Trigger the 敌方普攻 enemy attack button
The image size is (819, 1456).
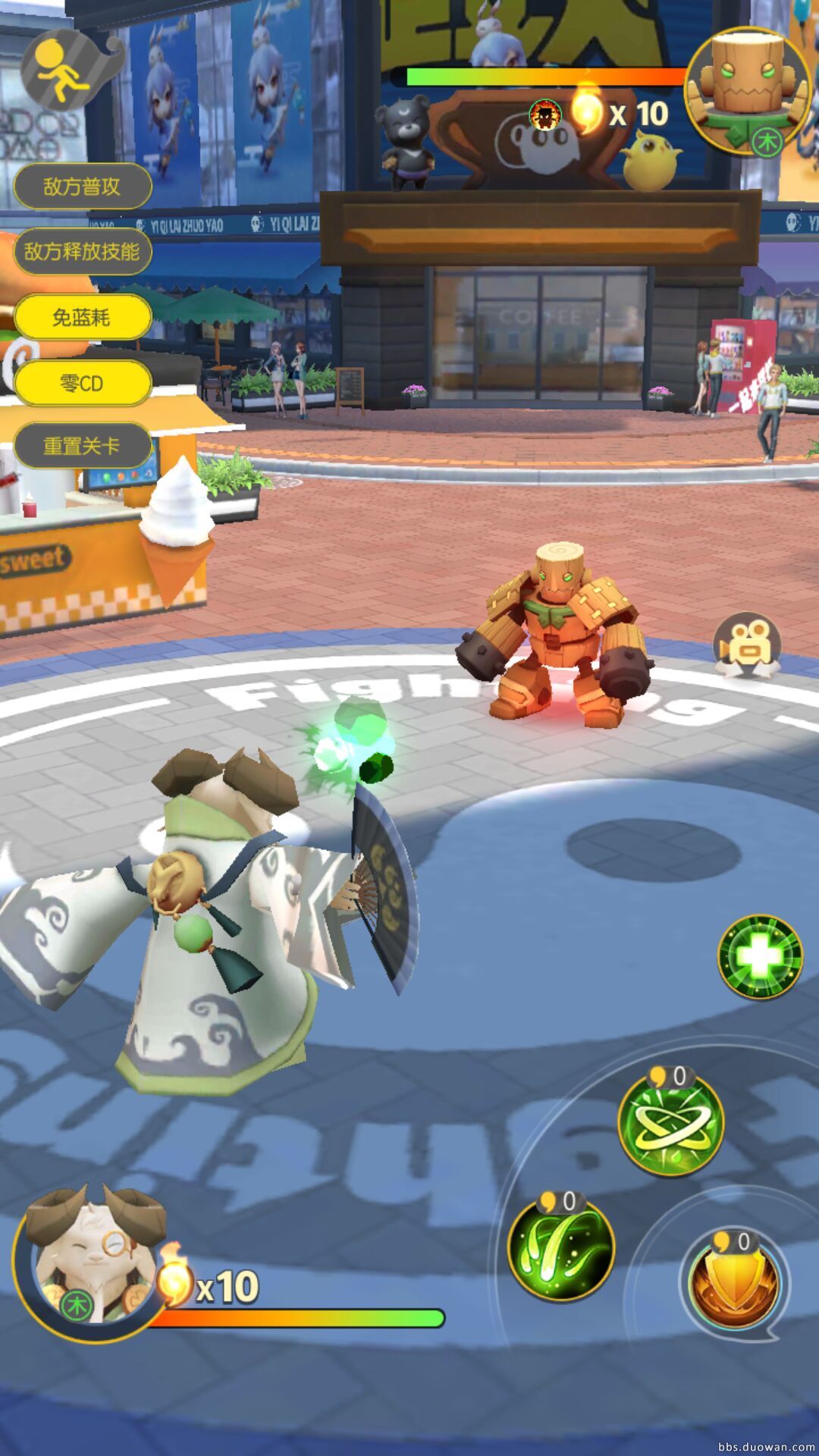point(82,187)
